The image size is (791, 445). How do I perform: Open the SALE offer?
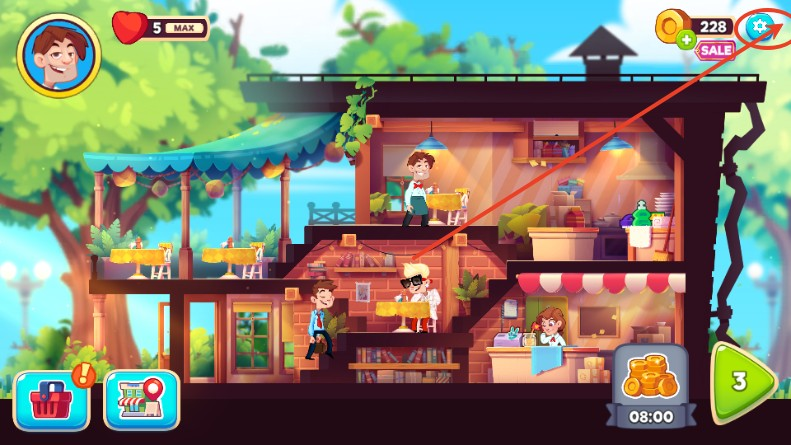point(715,50)
